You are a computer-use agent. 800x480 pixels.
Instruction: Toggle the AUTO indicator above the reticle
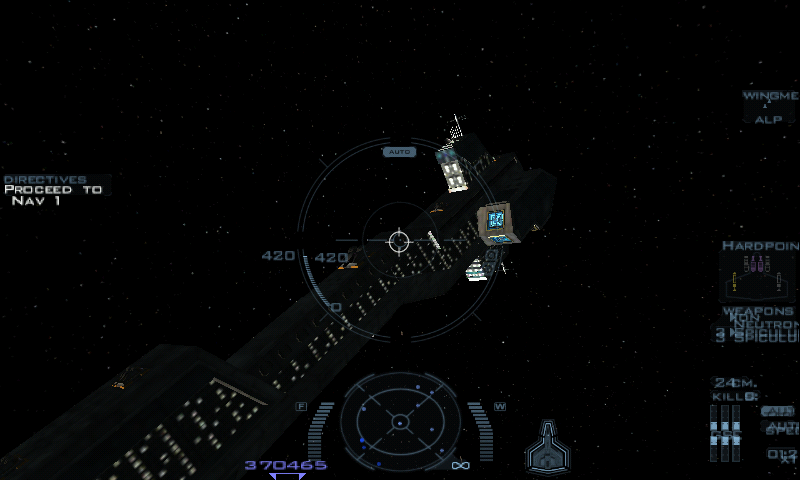[x=399, y=152]
